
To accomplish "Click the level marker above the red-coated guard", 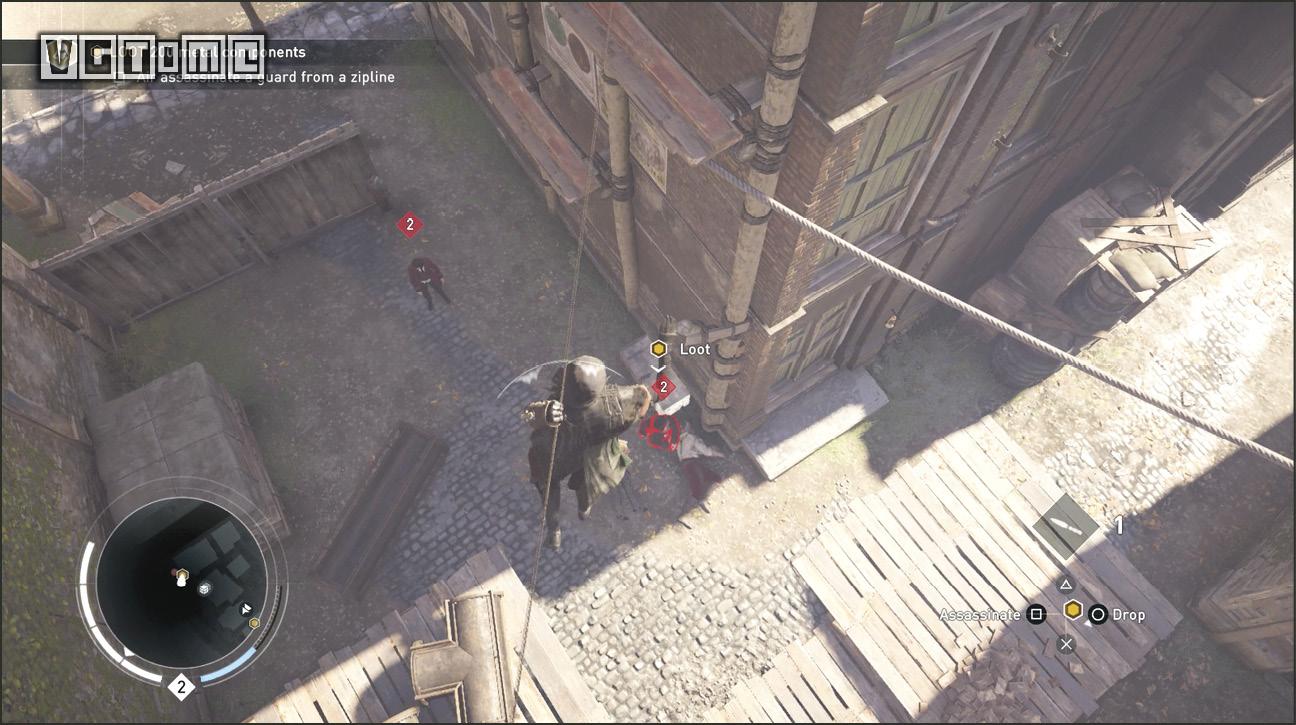I will pyautogui.click(x=409, y=225).
